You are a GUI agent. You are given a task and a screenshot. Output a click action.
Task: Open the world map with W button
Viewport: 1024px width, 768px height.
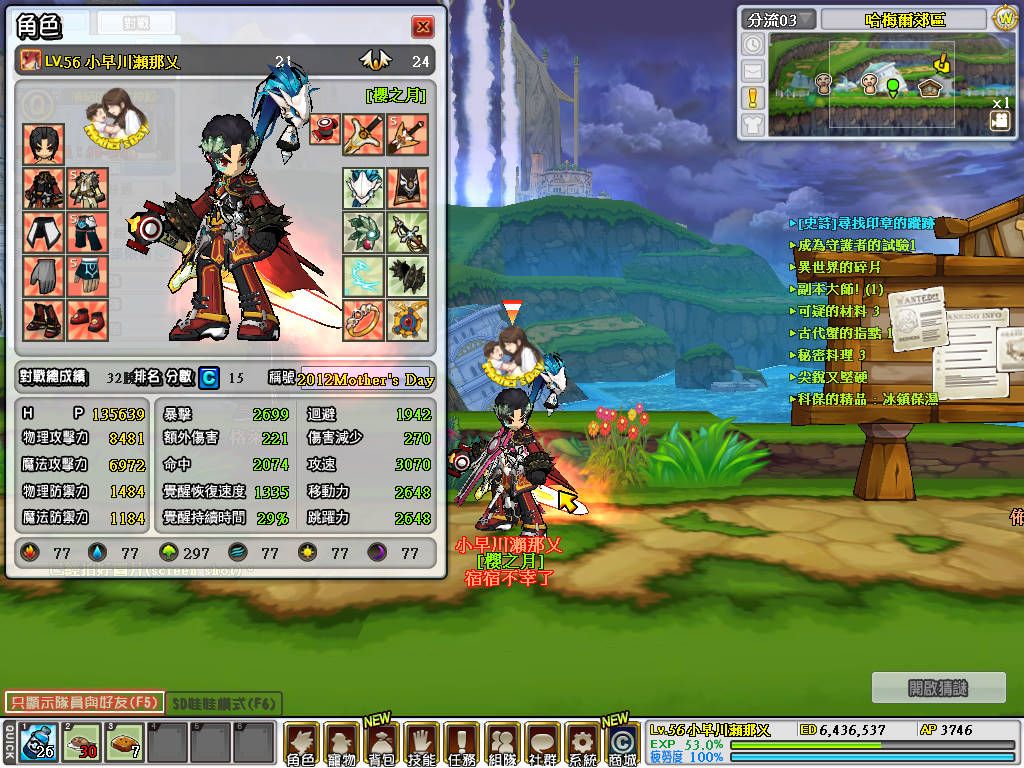click(x=1004, y=18)
